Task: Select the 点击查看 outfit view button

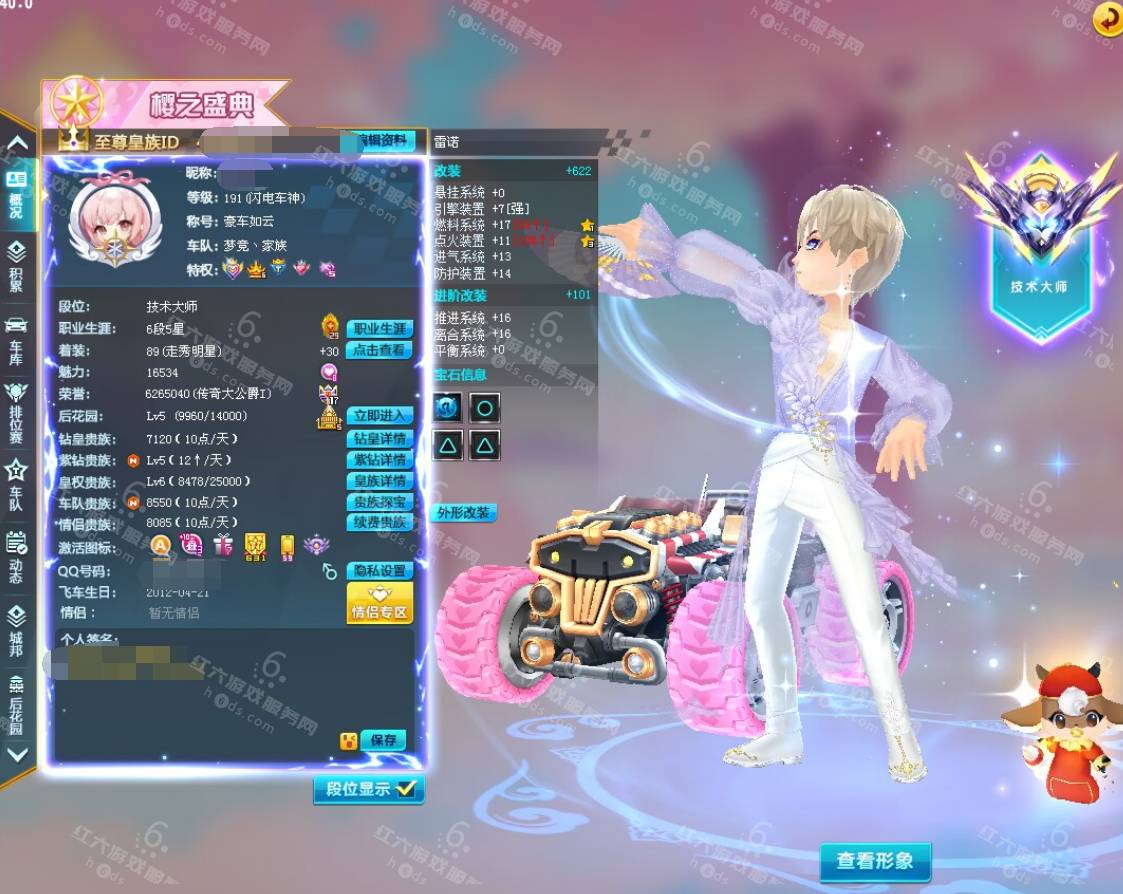Action: [379, 350]
